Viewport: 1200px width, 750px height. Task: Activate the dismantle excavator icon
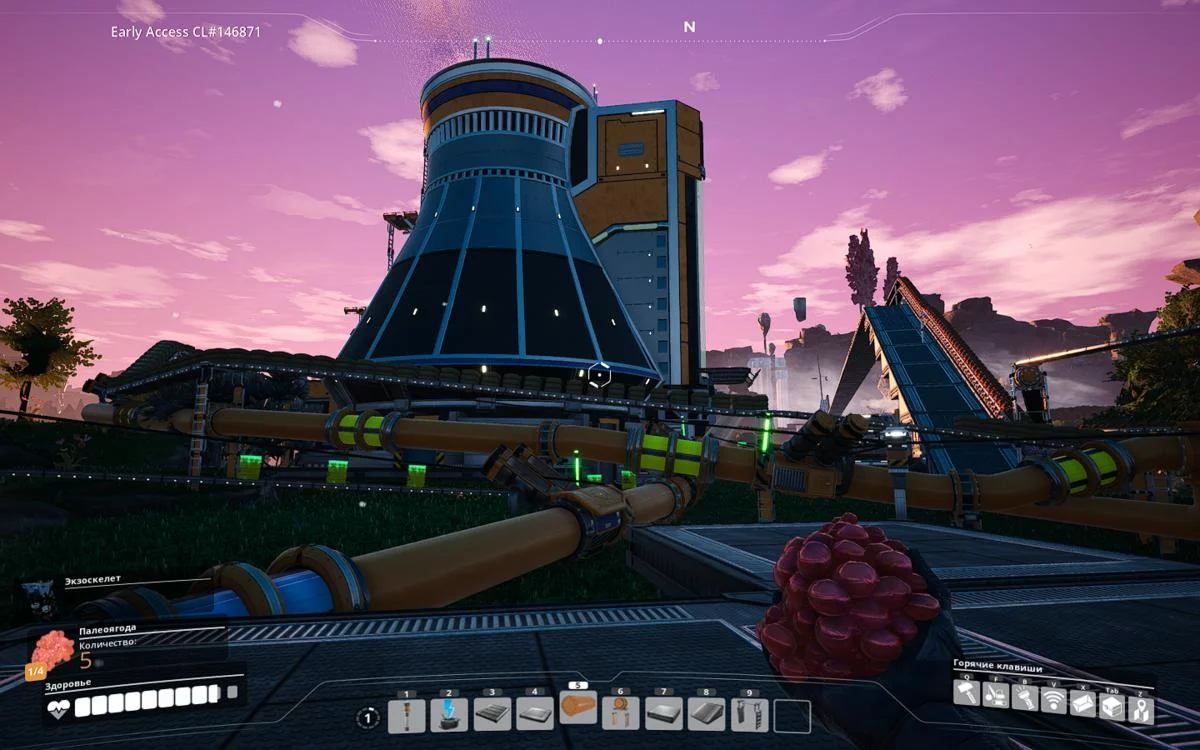pyautogui.click(x=995, y=696)
